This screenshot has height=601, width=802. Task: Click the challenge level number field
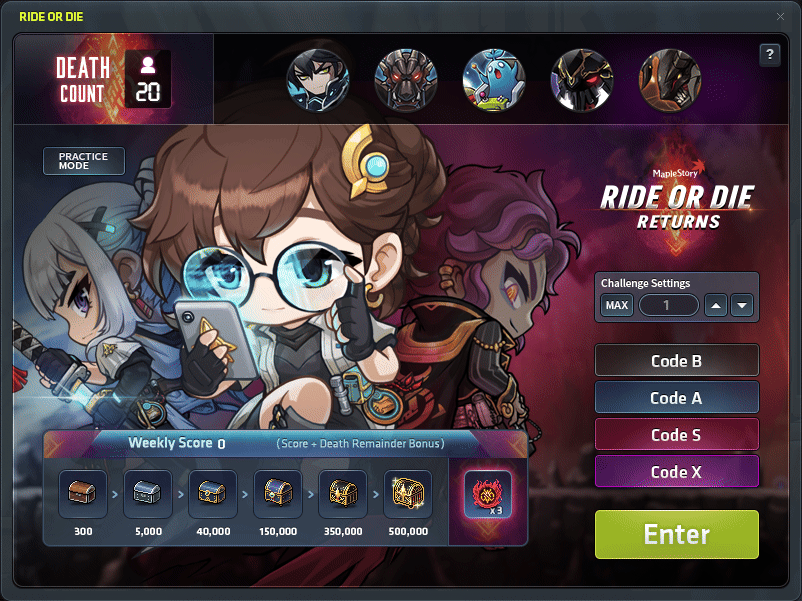[x=668, y=305]
